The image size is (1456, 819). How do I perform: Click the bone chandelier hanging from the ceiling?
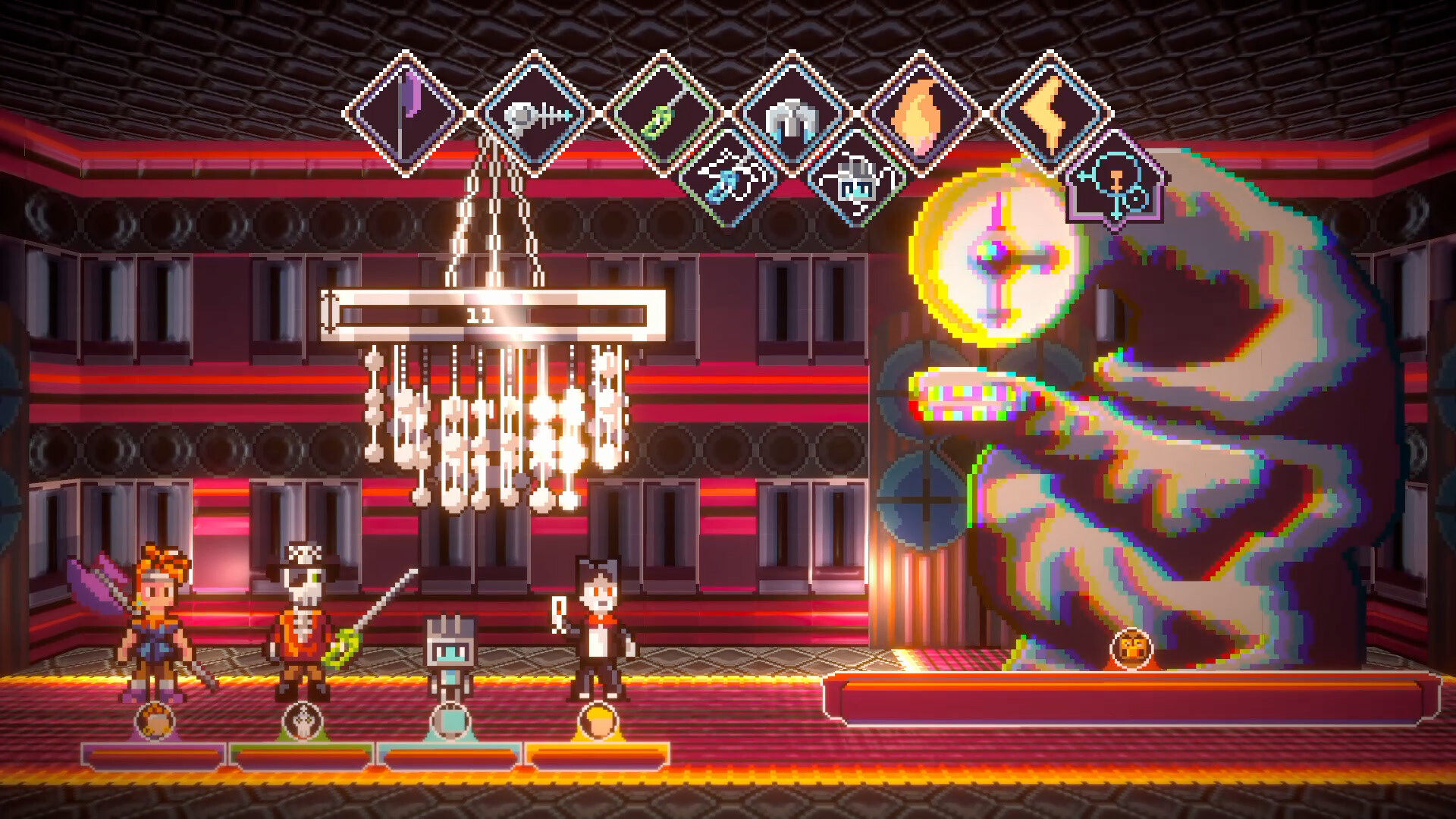[x=493, y=425]
